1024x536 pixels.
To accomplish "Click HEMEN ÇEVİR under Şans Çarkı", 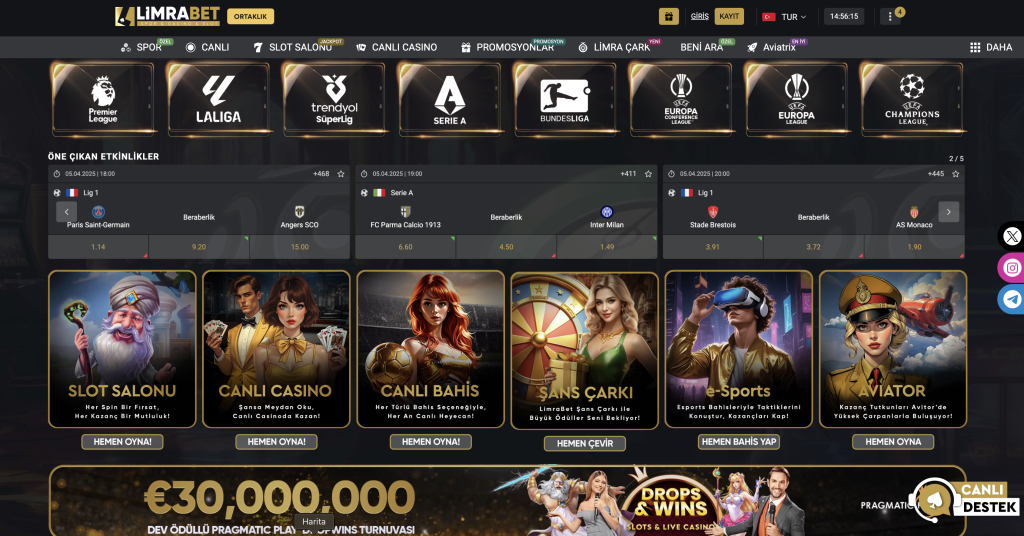I will 585,443.
